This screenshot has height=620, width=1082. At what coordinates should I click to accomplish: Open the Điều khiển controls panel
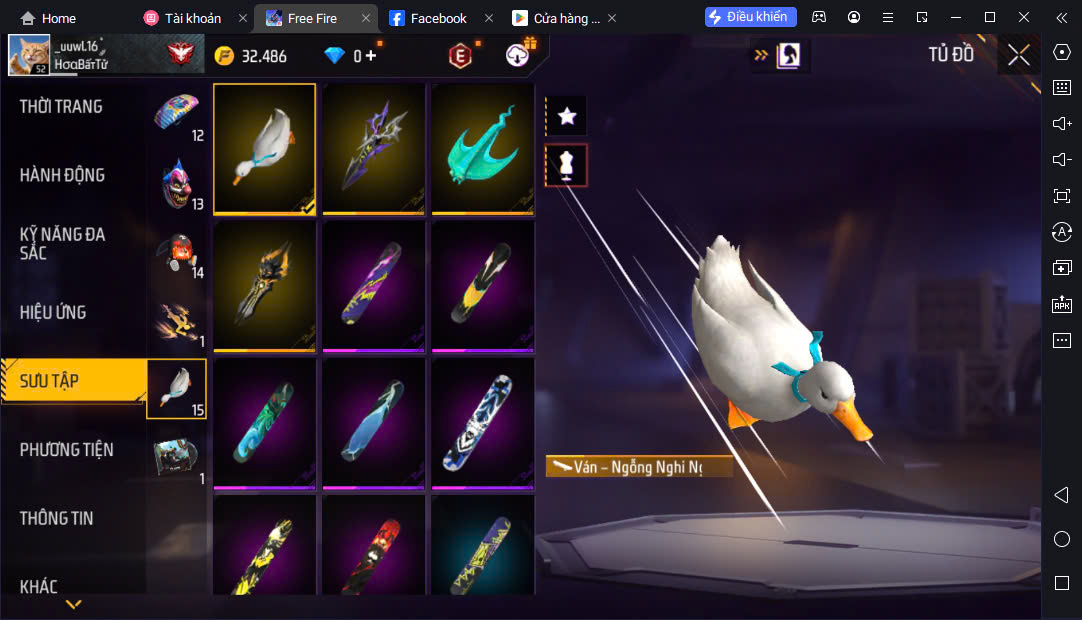(751, 17)
